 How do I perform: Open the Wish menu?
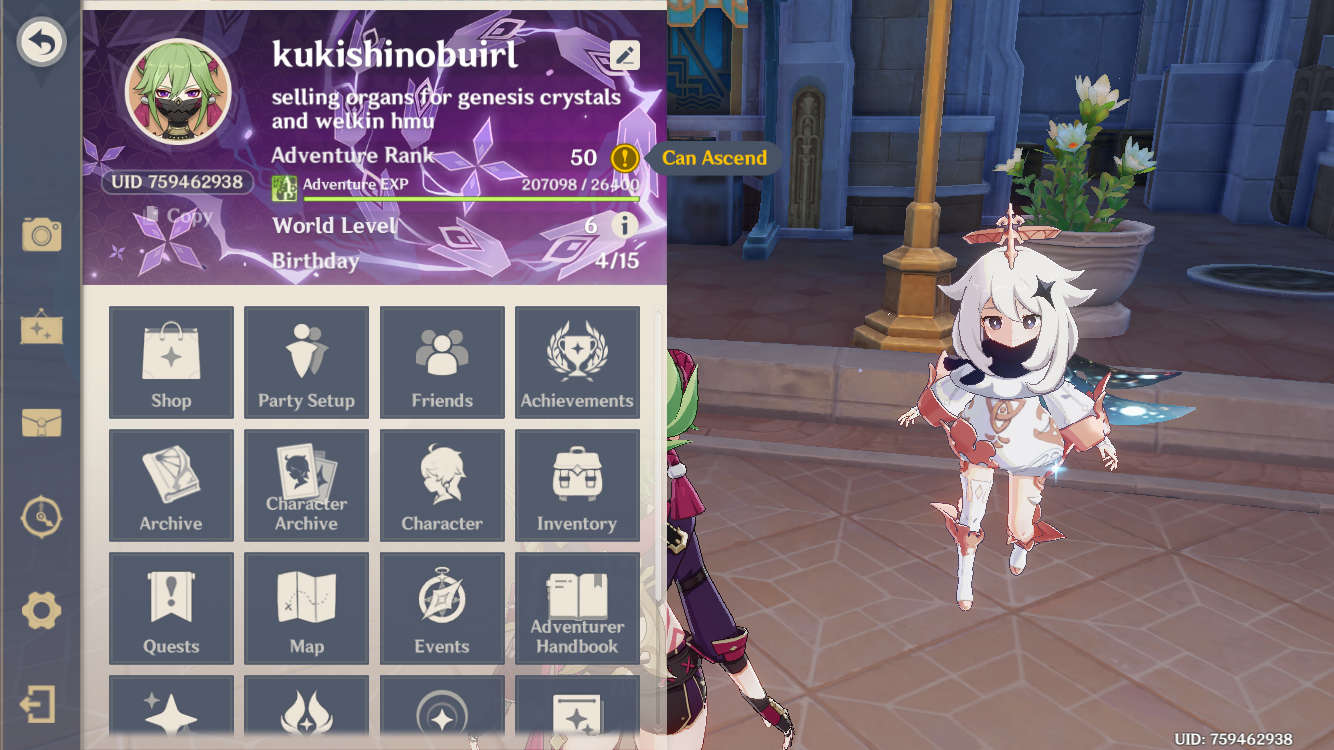[171, 710]
